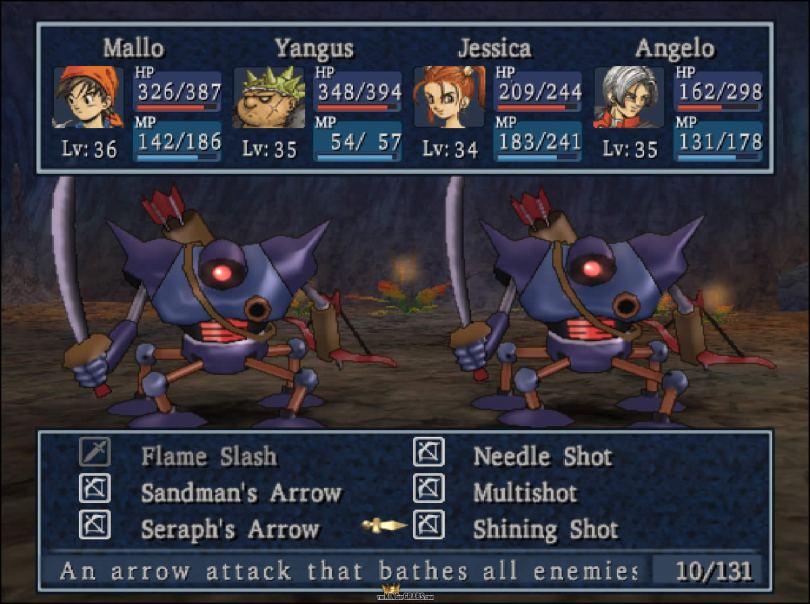Image resolution: width=810 pixels, height=604 pixels.
Task: Select Yangus's portrait in party panel
Action: (269, 97)
